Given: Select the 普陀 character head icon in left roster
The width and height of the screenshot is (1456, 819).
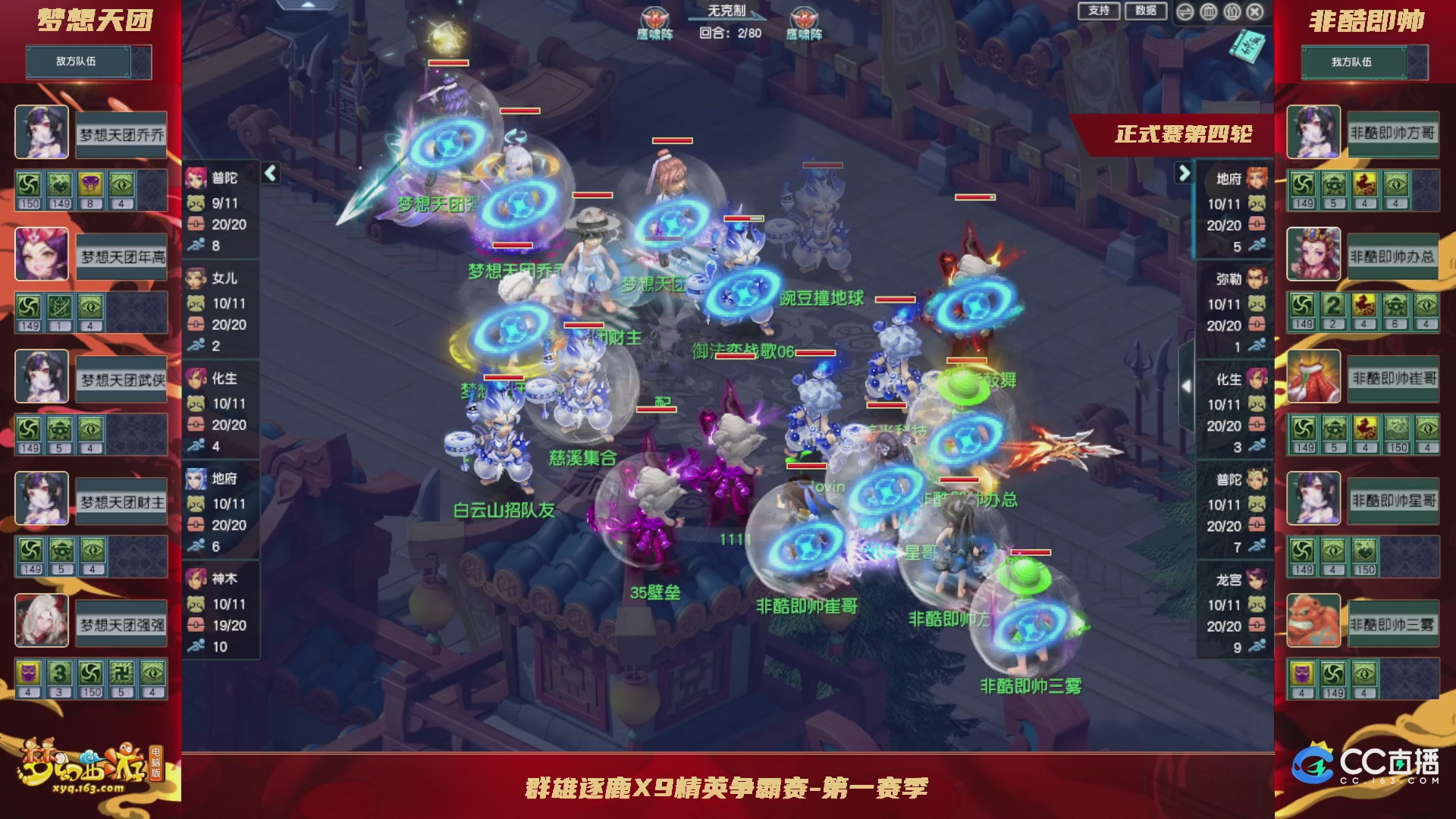Looking at the screenshot, I should [x=197, y=176].
